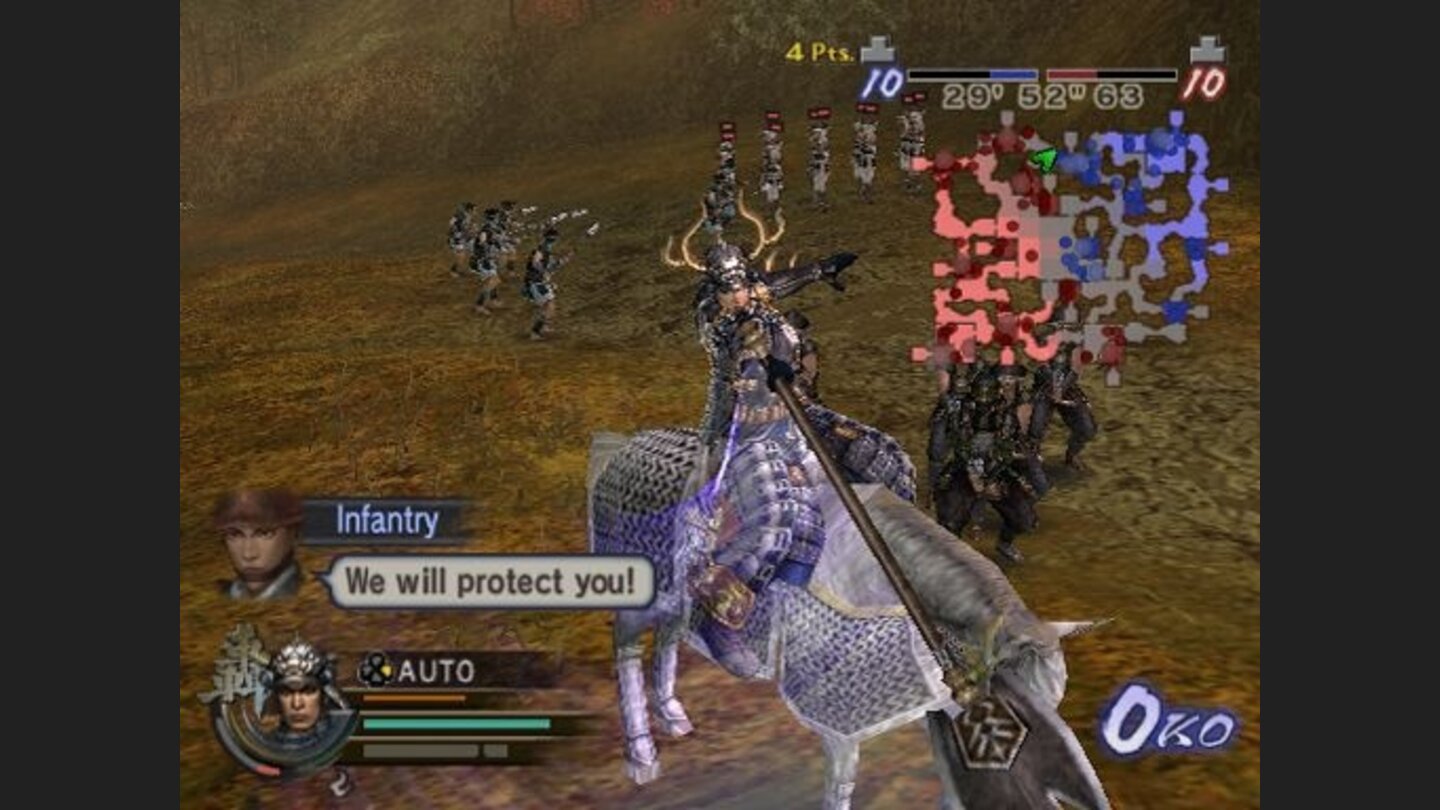Screen dimensions: 1440x810
Task: Expand the minimap view
Action: [x=1060, y=240]
